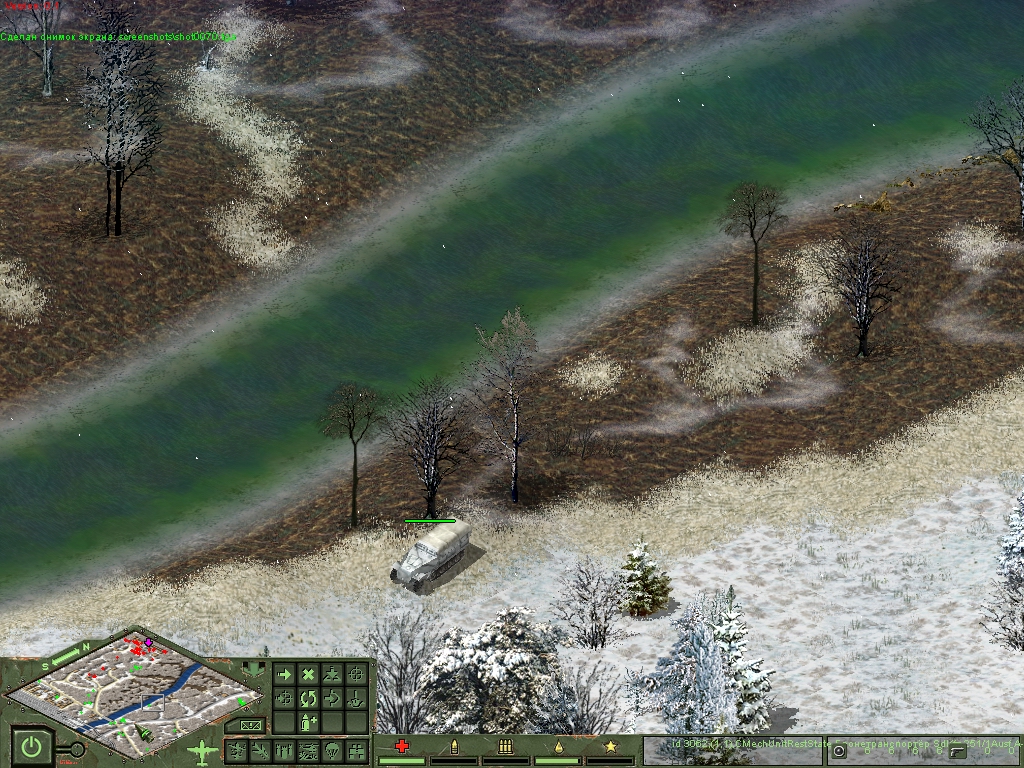Open the envelope message button

(250, 724)
